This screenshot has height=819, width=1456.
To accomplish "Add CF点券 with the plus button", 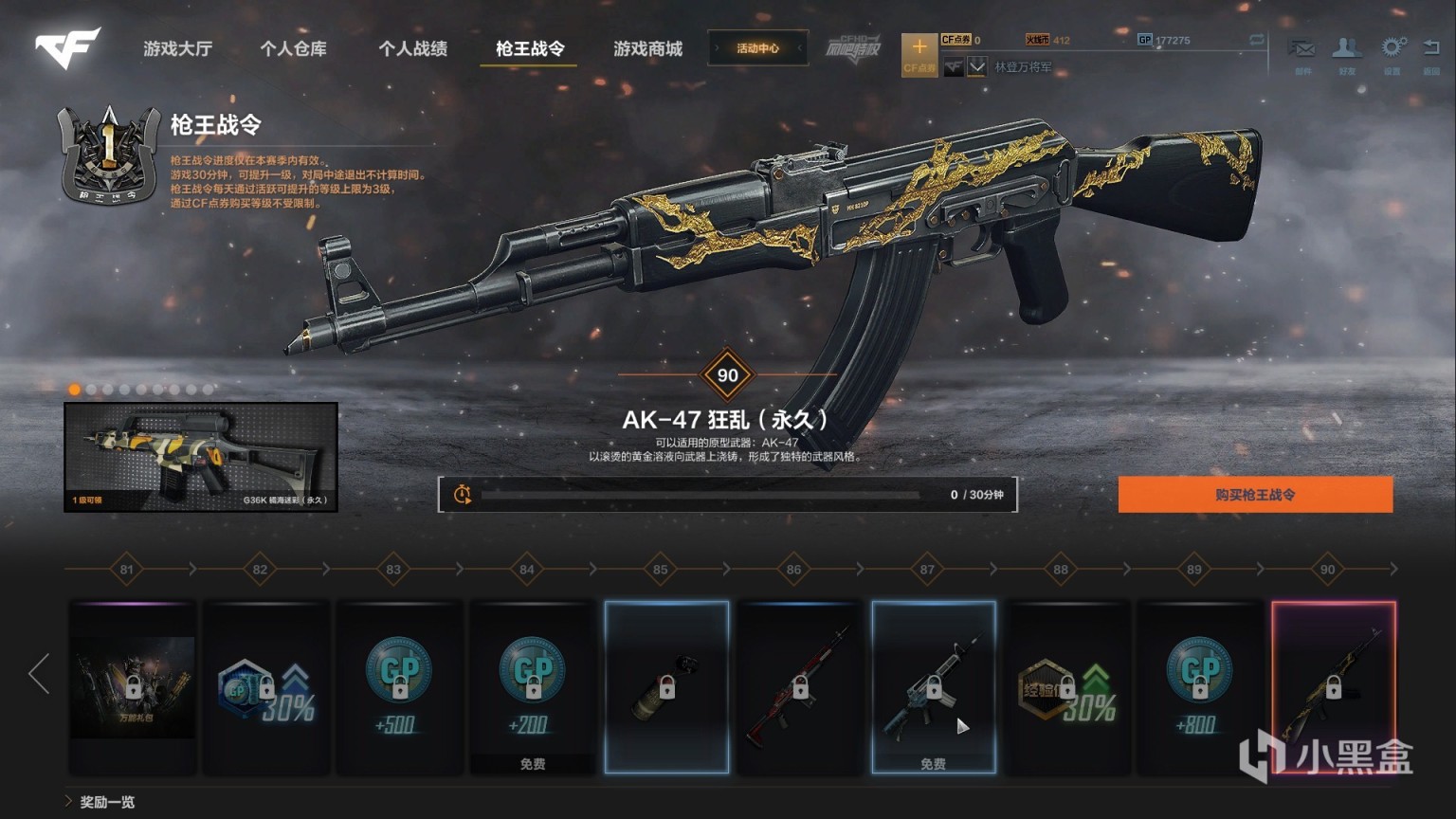I will [919, 54].
